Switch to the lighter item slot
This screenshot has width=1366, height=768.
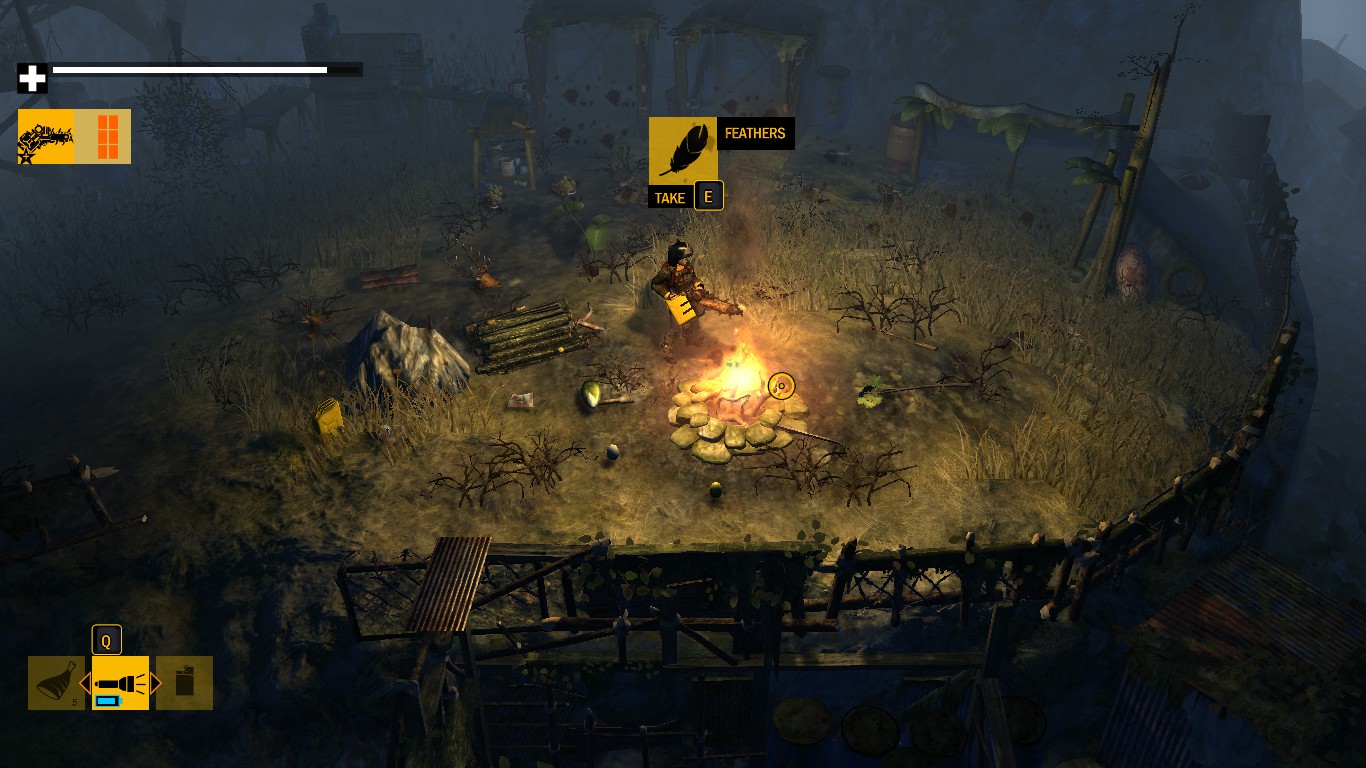[x=185, y=683]
